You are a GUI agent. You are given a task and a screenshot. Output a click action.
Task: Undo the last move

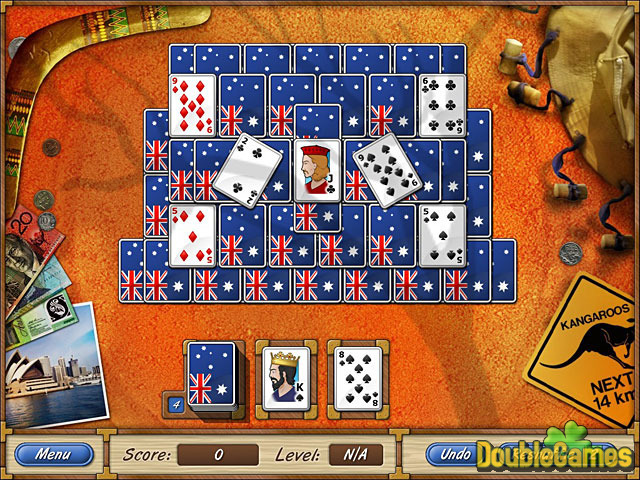pos(456,454)
